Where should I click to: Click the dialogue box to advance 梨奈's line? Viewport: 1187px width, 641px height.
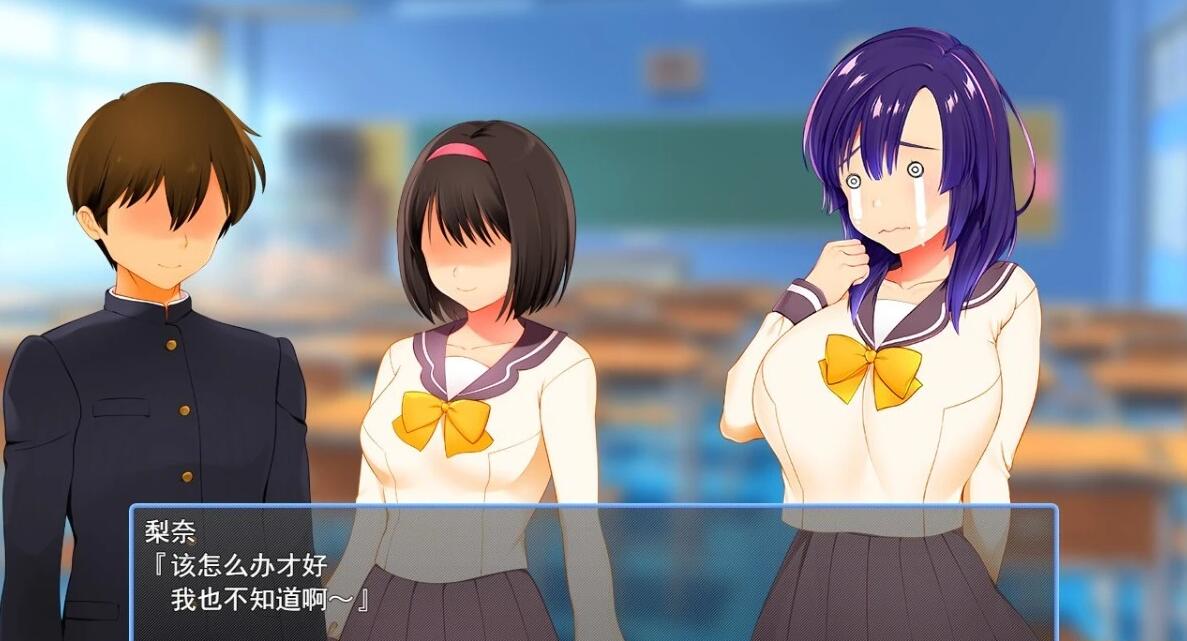(593, 572)
